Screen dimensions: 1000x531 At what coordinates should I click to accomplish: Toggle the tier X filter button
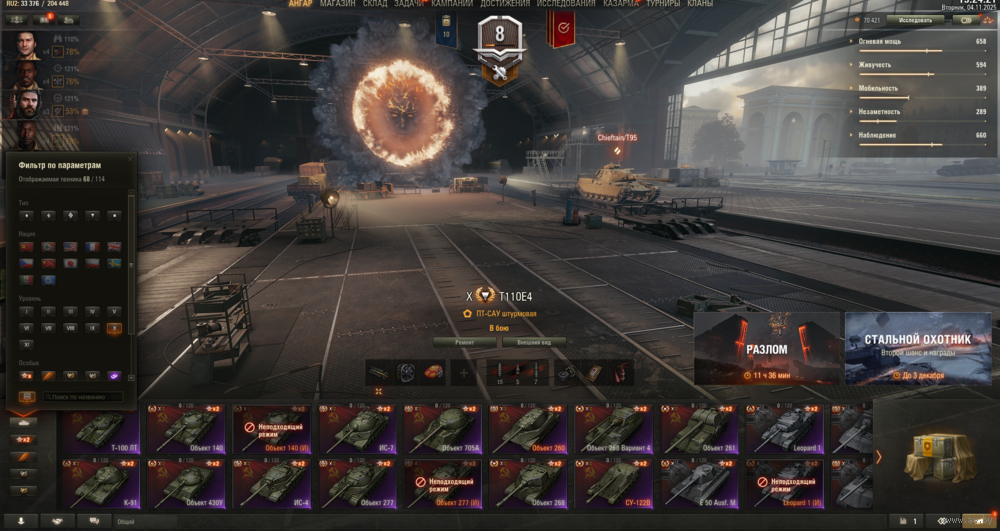(x=114, y=328)
